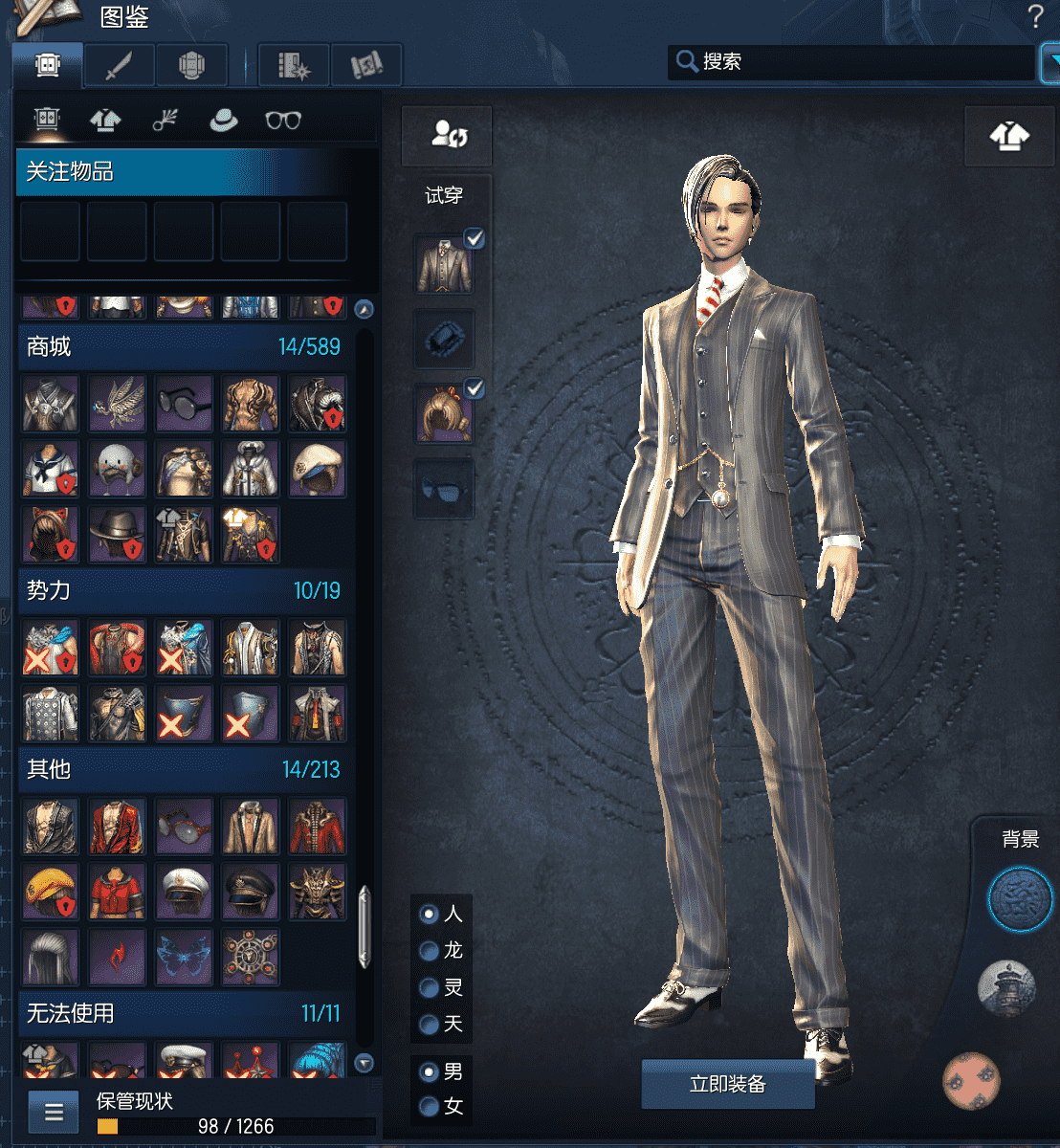Pick the blue butterfly item in 其他
This screenshot has height=1148, width=1060.
click(184, 955)
